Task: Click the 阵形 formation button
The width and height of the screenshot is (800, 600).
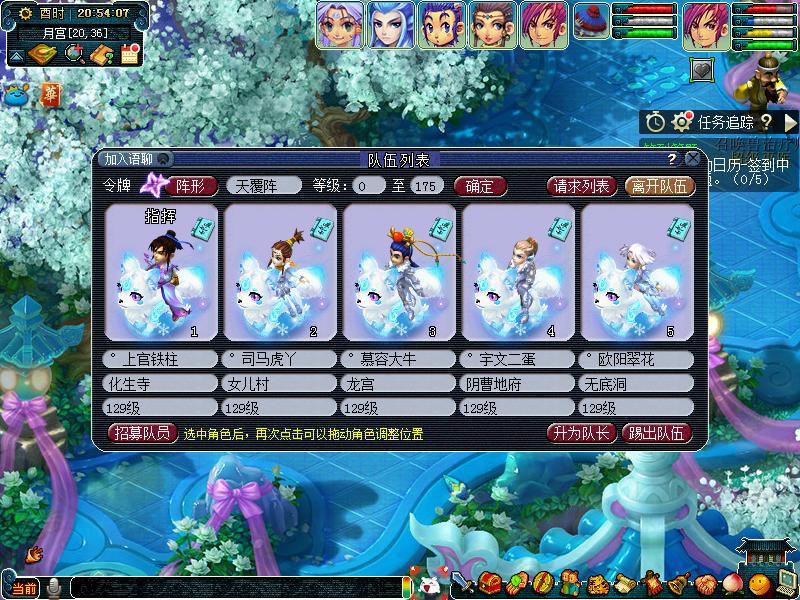Action: 191,185
